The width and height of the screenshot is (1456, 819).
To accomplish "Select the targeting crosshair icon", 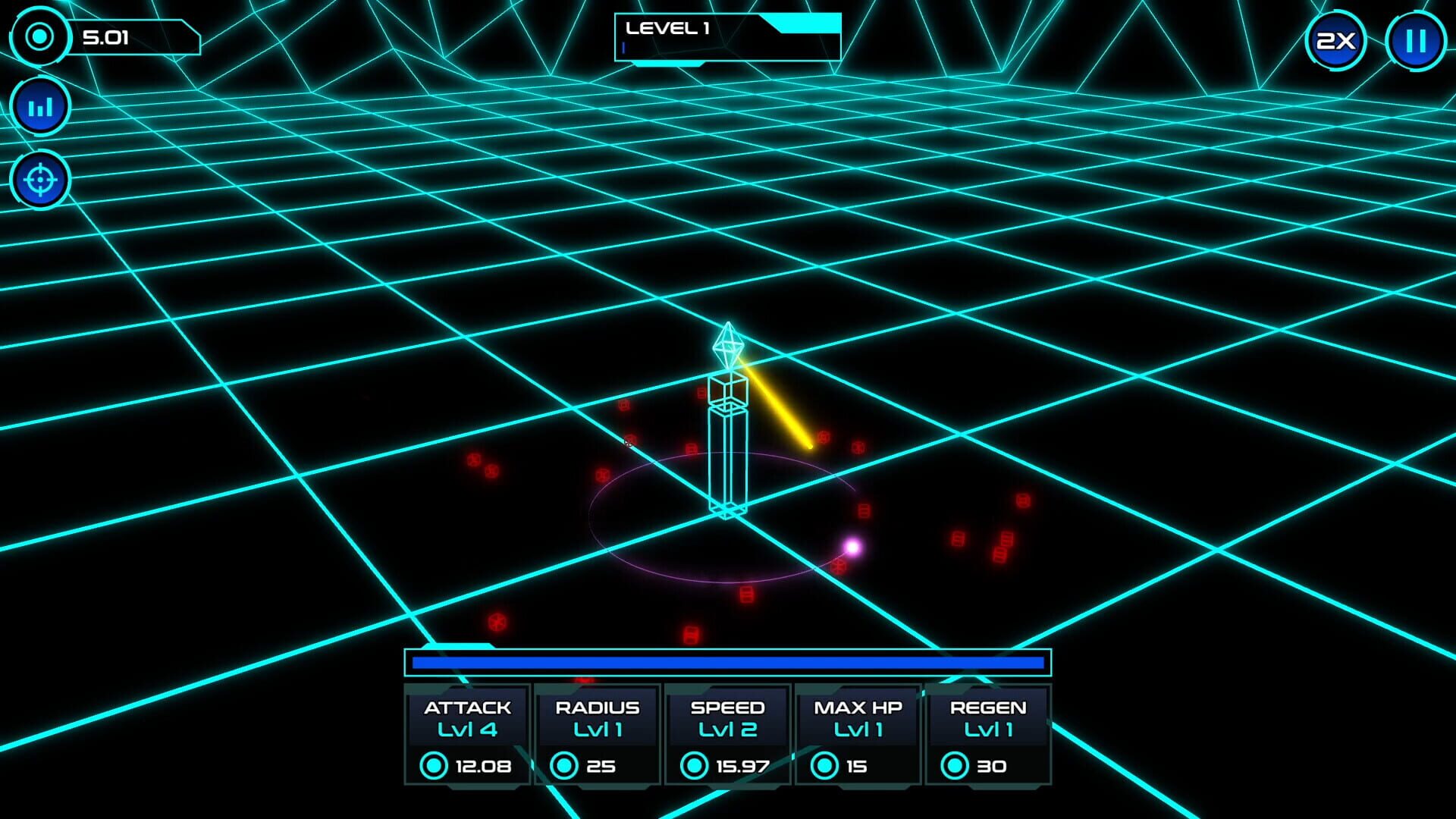I will click(40, 180).
